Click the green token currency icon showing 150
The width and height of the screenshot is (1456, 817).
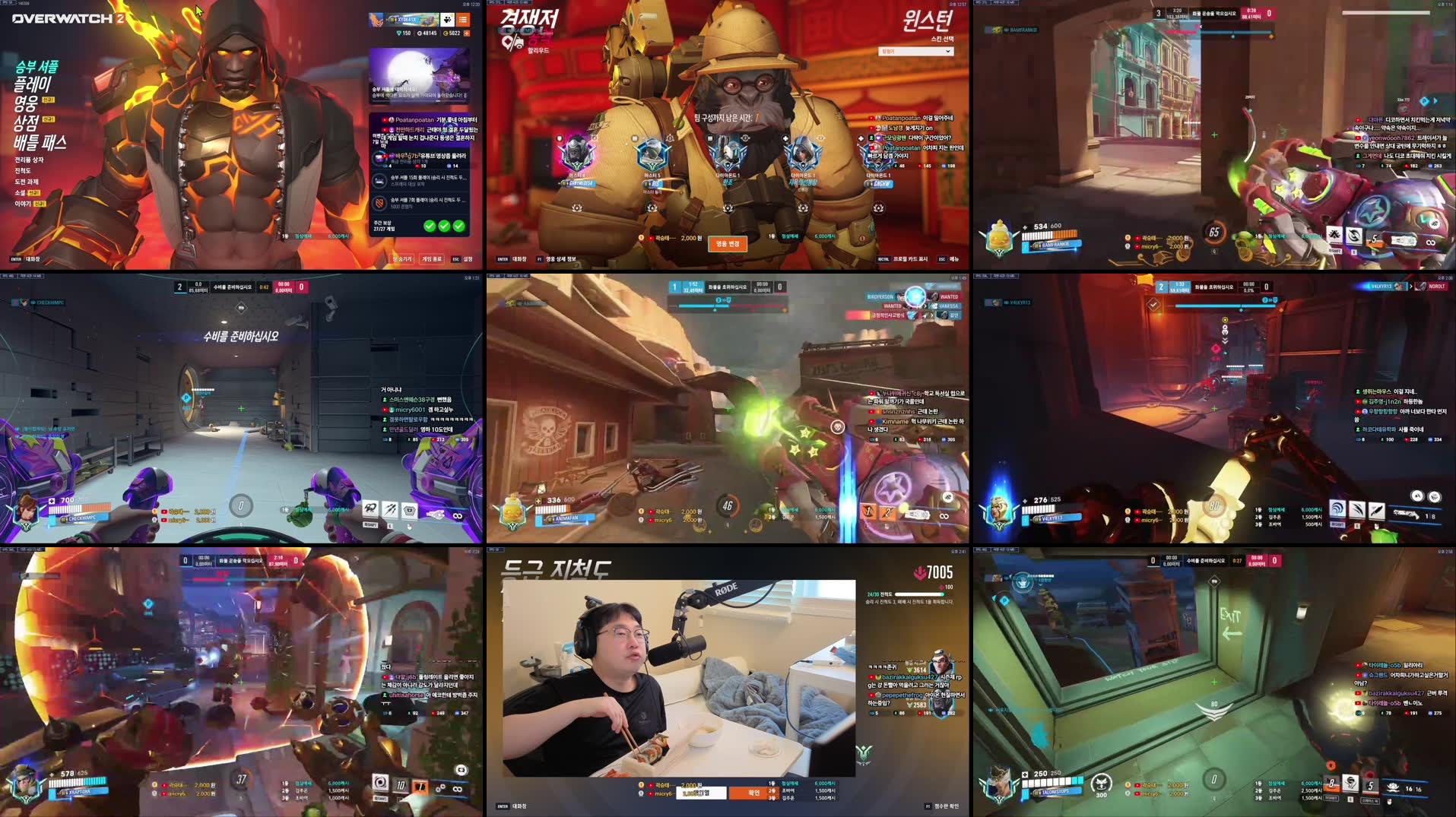click(399, 34)
